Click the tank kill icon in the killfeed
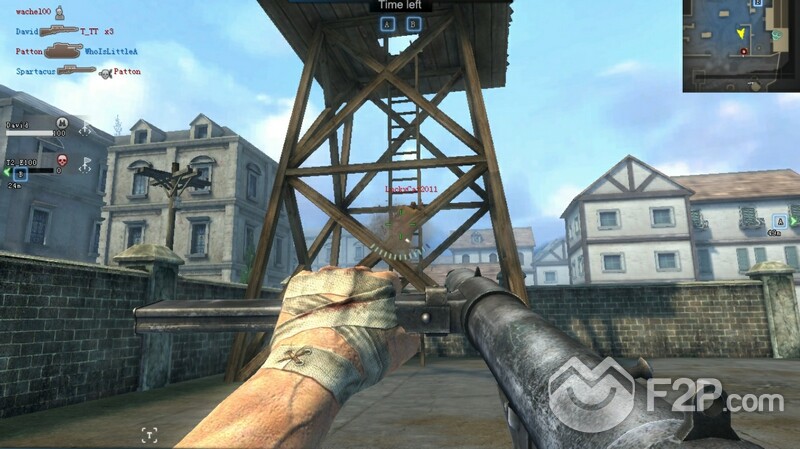This screenshot has width=800, height=449. tap(61, 50)
